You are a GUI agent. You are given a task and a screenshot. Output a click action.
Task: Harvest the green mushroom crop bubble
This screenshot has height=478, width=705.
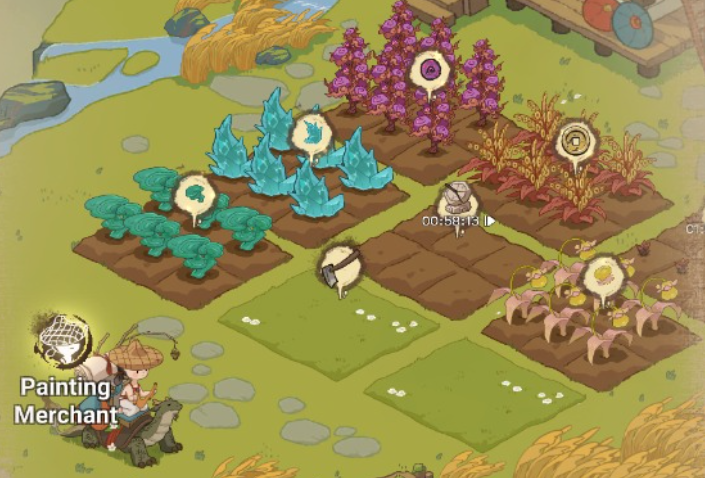(x=194, y=193)
